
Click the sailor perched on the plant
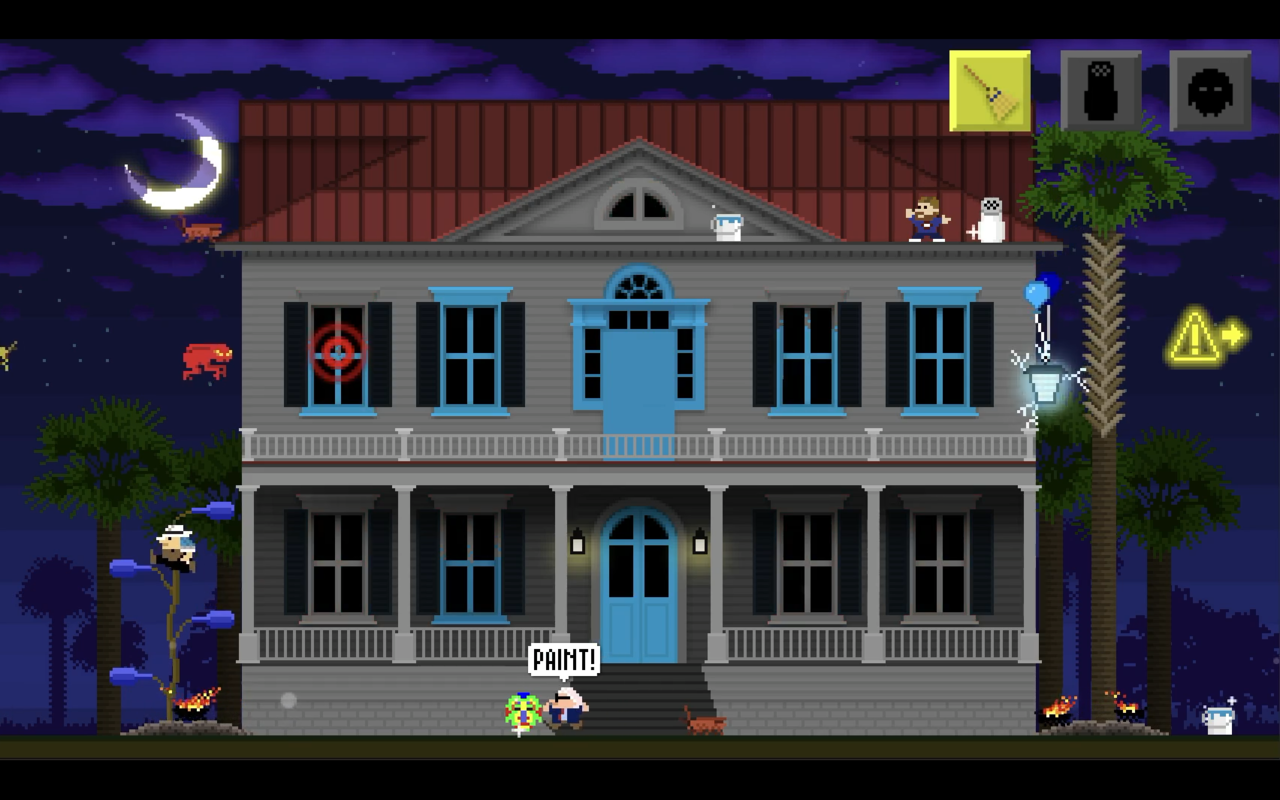[172, 545]
